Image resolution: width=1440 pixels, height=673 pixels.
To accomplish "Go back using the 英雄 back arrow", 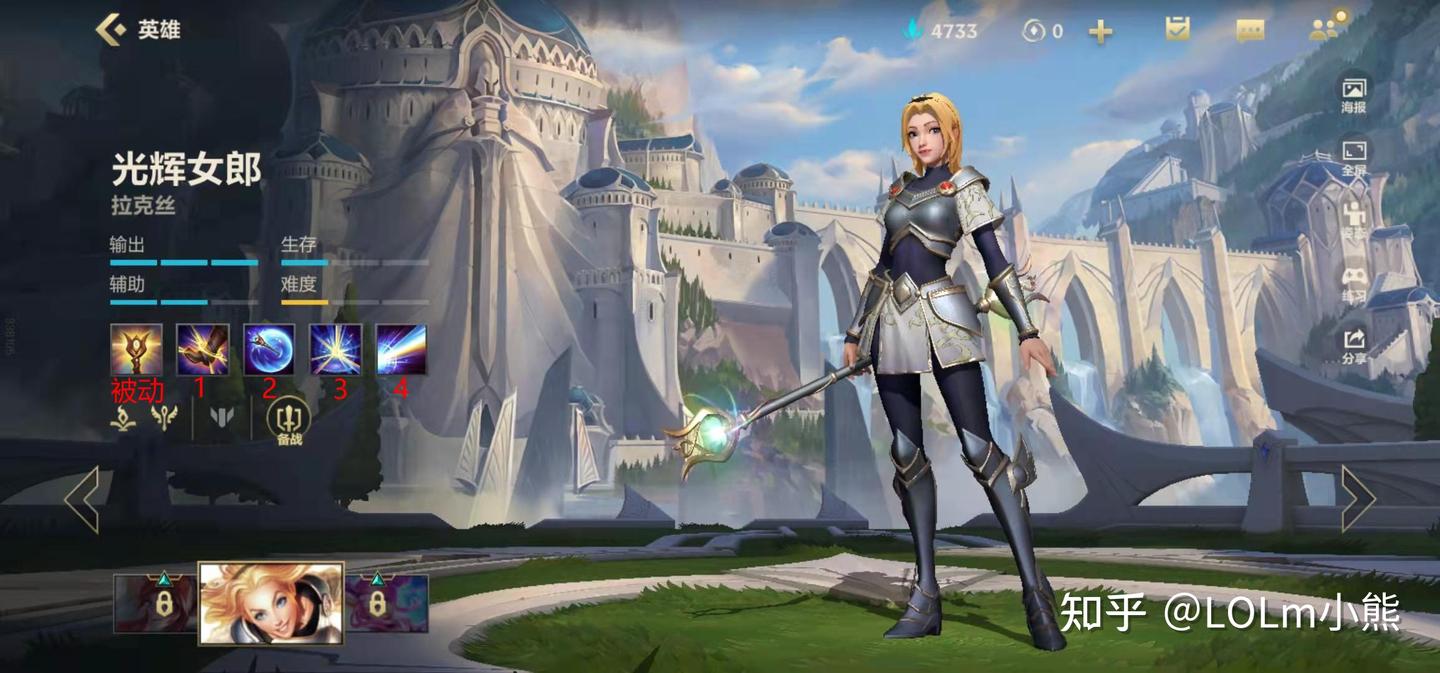I will (x=112, y=29).
